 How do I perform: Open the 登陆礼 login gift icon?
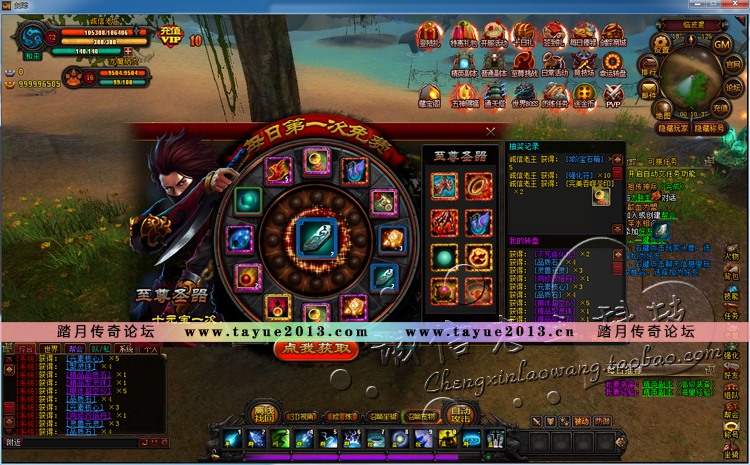click(429, 36)
